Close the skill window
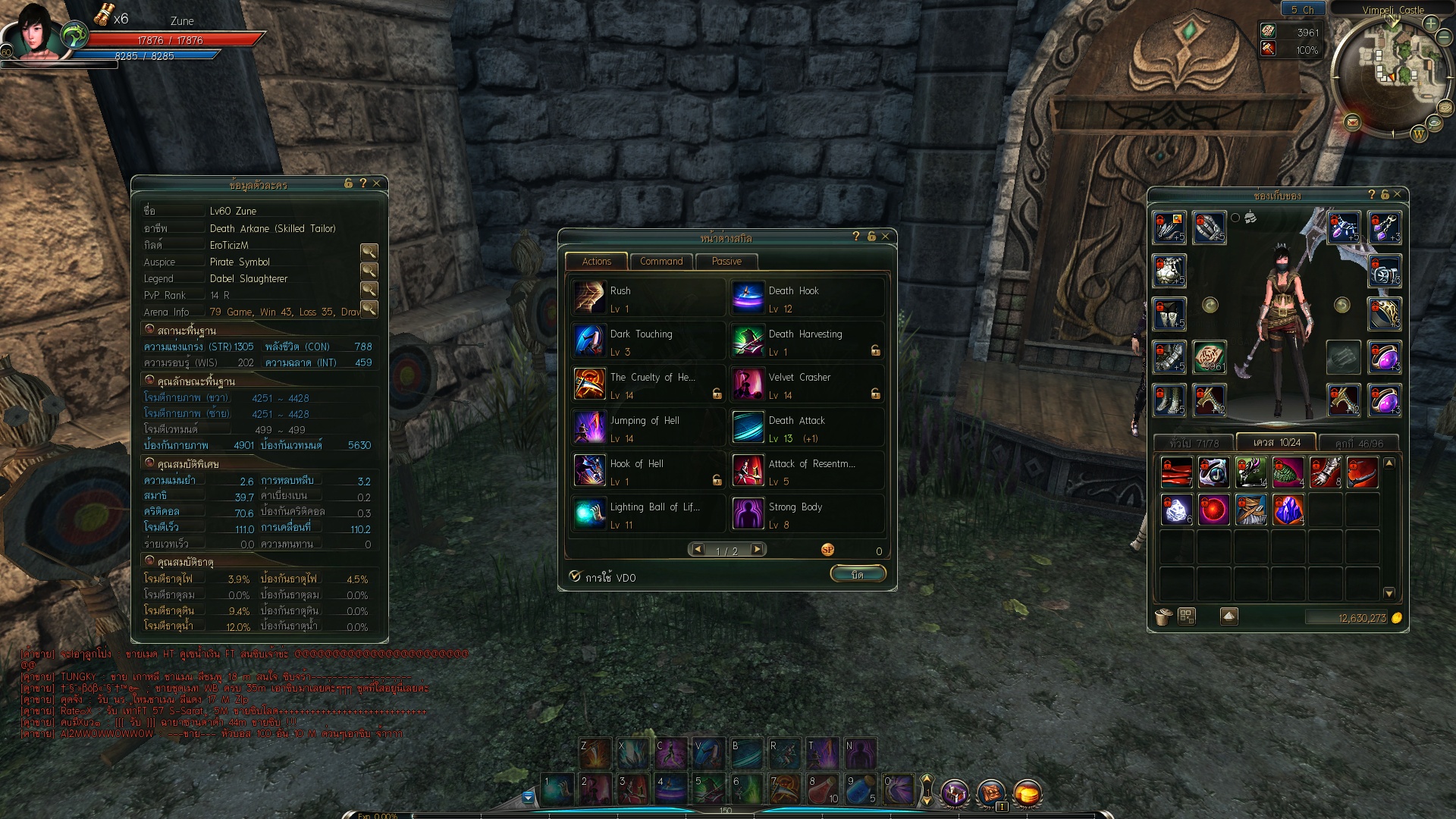 click(885, 237)
